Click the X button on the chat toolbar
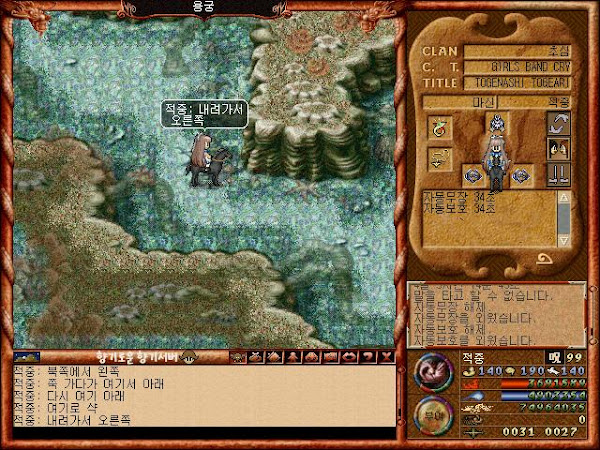The height and width of the screenshot is (450, 600). pyautogui.click(x=387, y=356)
